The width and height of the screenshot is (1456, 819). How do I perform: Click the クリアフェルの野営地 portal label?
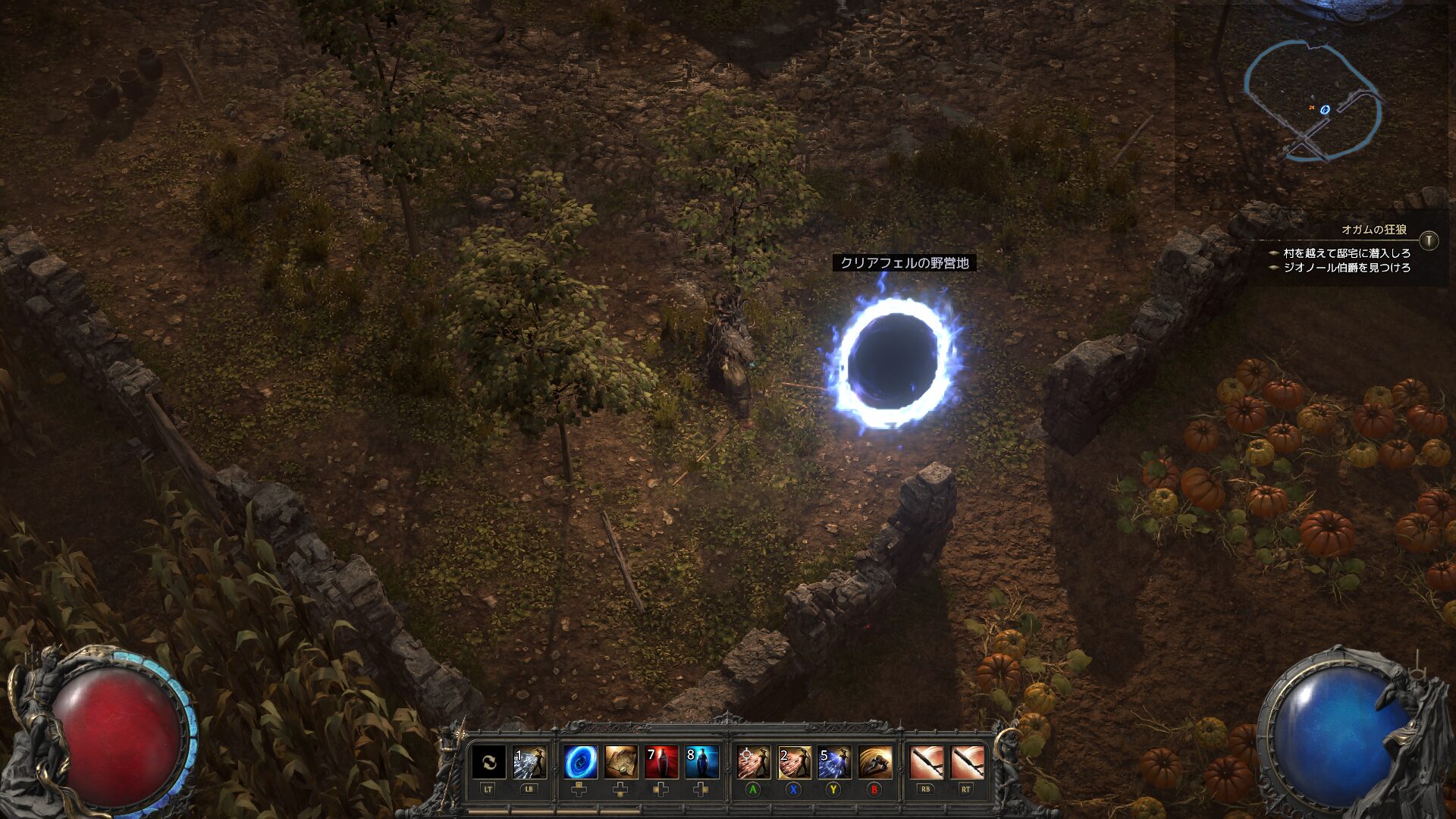pos(904,263)
